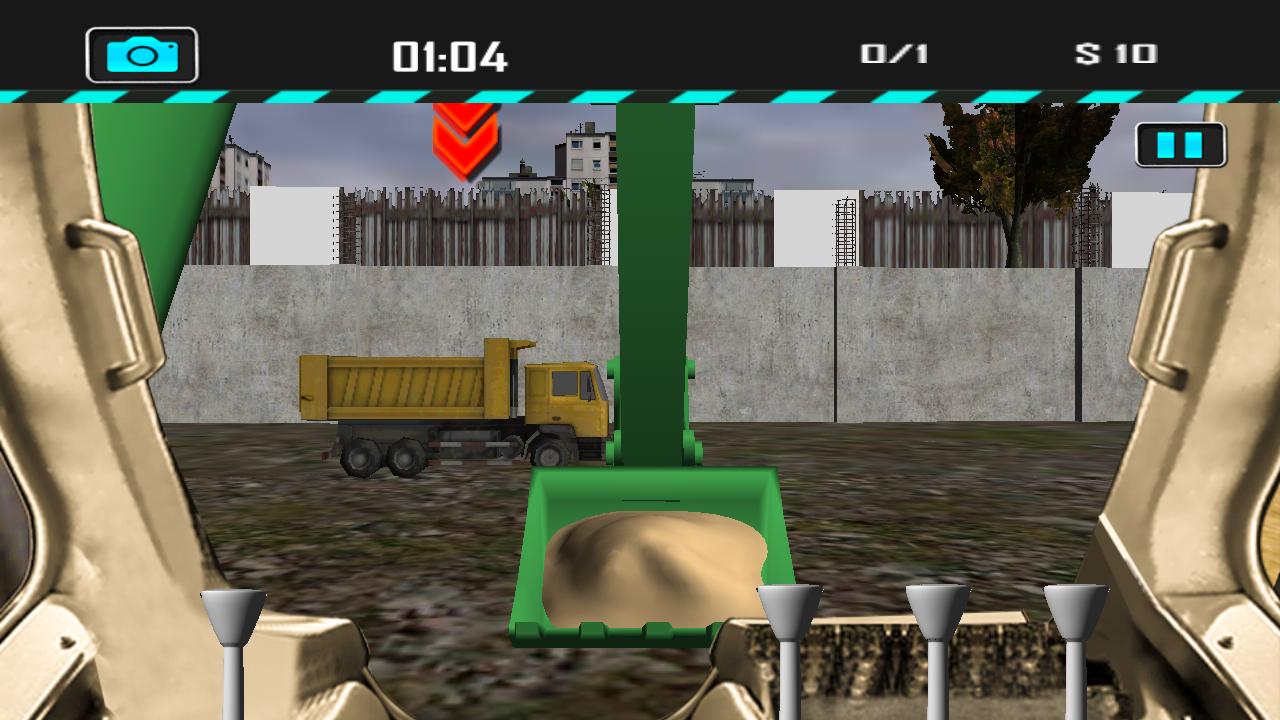
Task: Tap the sand-filled excavator bucket
Action: coord(650,560)
